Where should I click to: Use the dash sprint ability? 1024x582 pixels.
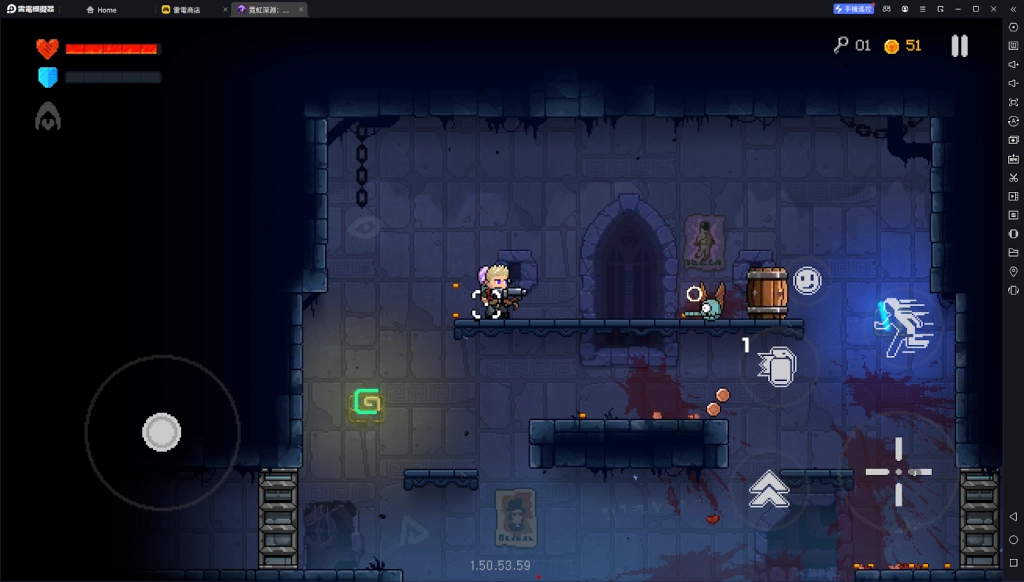[905, 326]
